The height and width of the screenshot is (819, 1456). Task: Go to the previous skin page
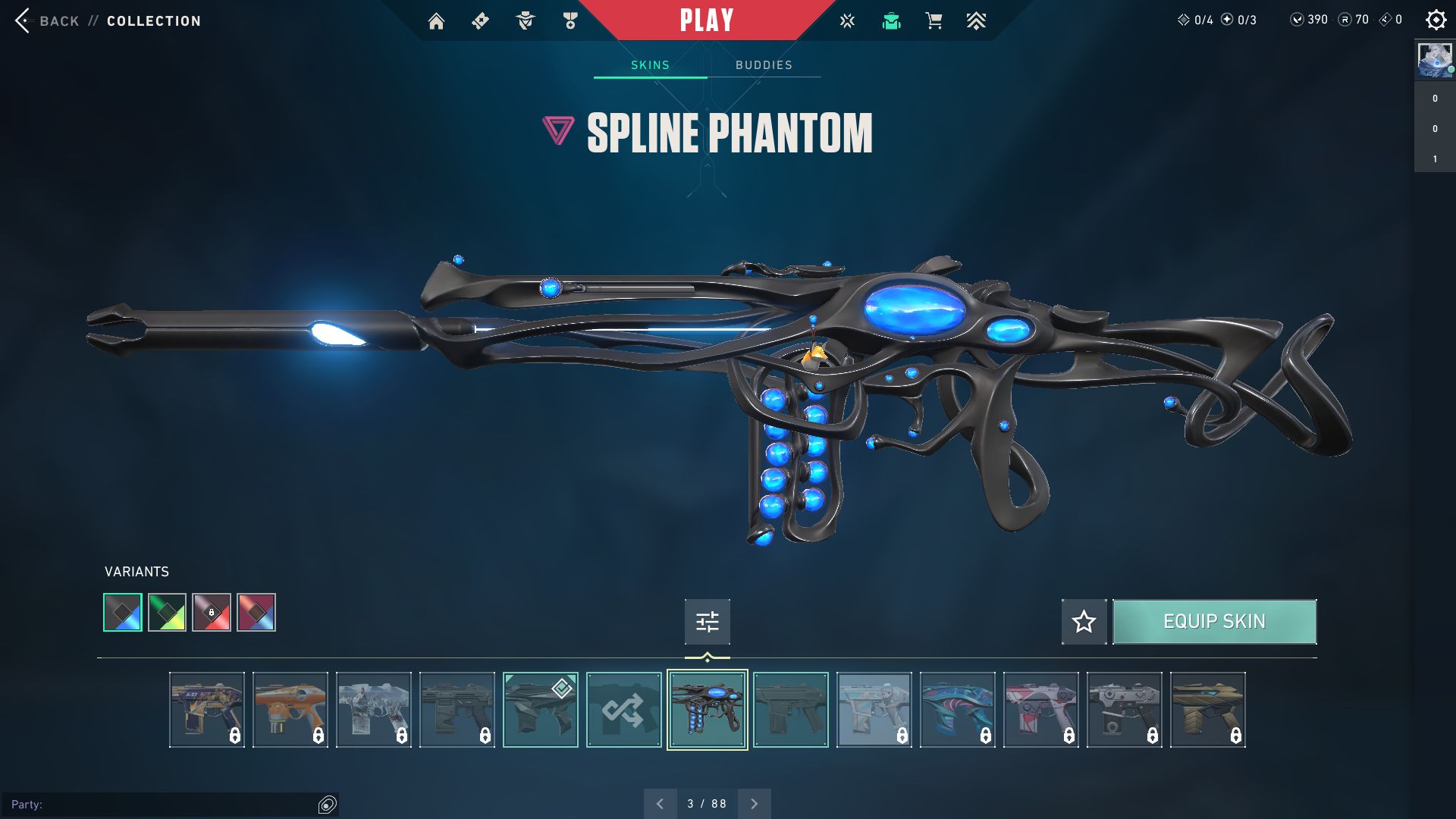click(660, 804)
